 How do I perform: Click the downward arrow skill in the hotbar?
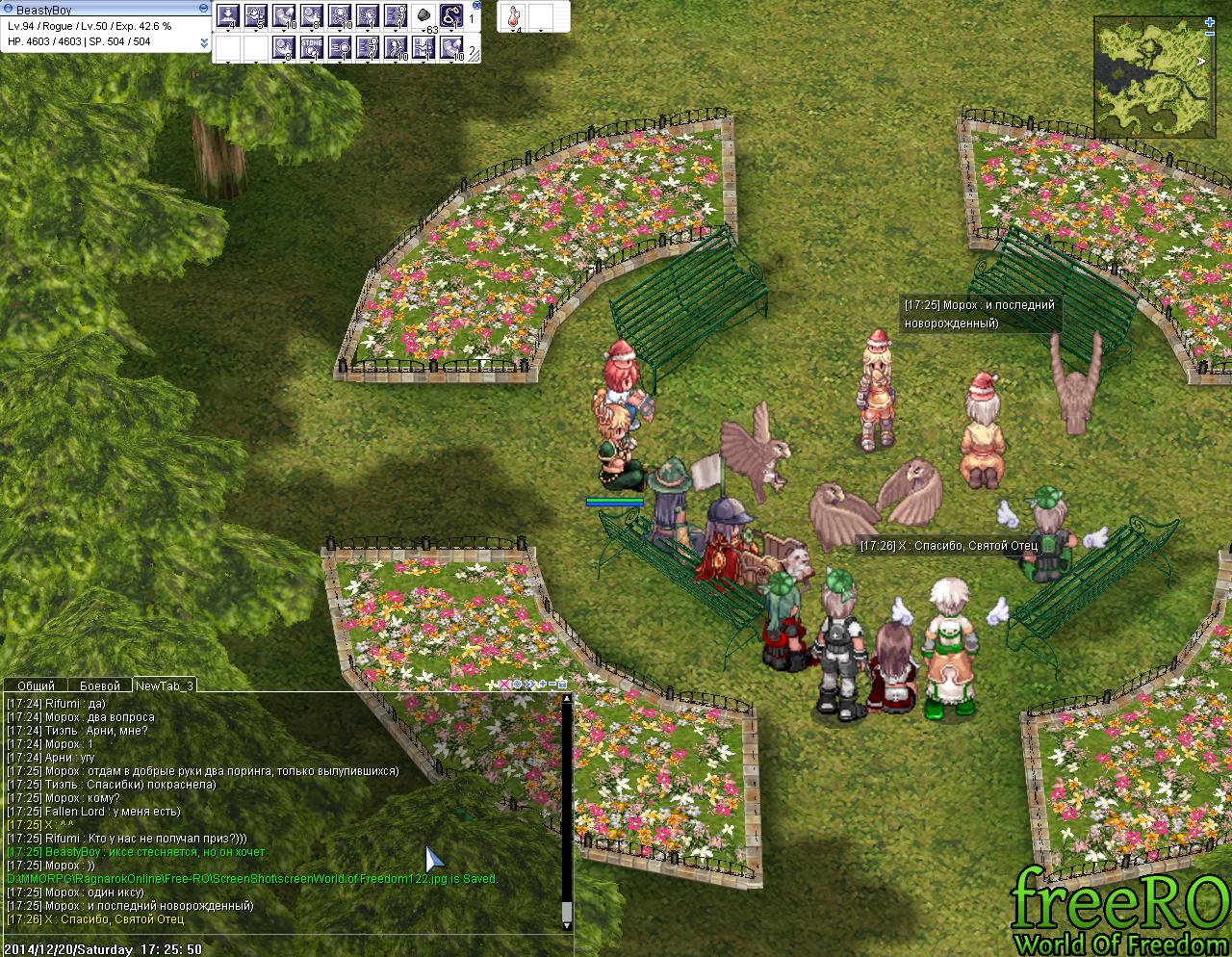coord(228,16)
